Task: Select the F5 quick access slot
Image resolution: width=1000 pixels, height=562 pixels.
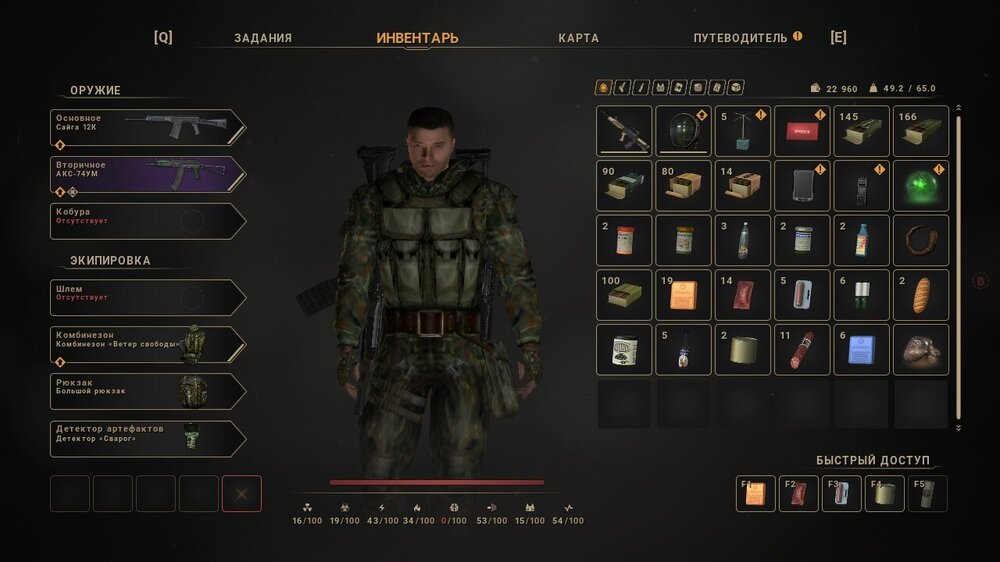Action: pyautogui.click(x=927, y=493)
